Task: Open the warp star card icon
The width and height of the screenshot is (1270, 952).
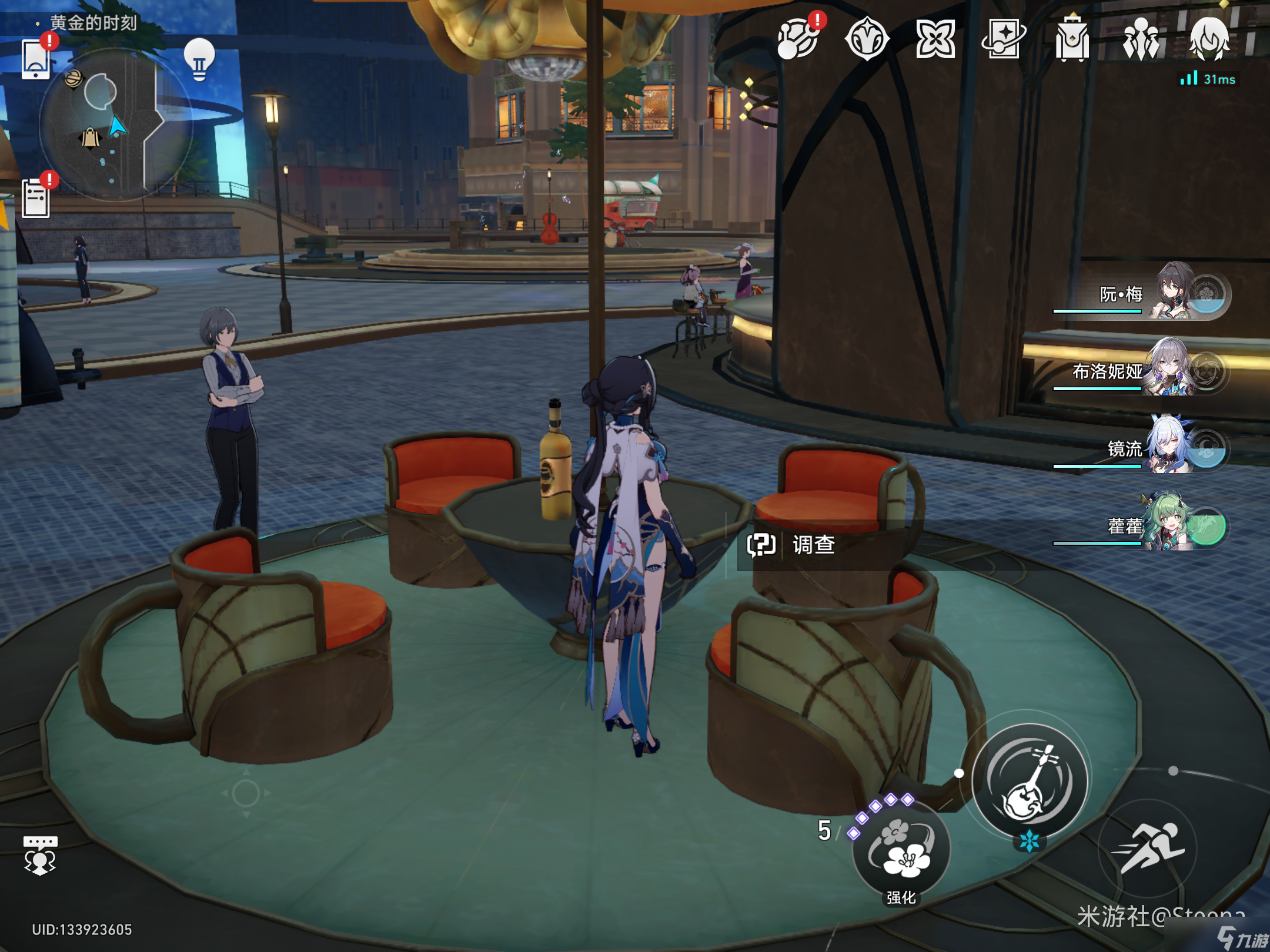Action: click(1003, 39)
